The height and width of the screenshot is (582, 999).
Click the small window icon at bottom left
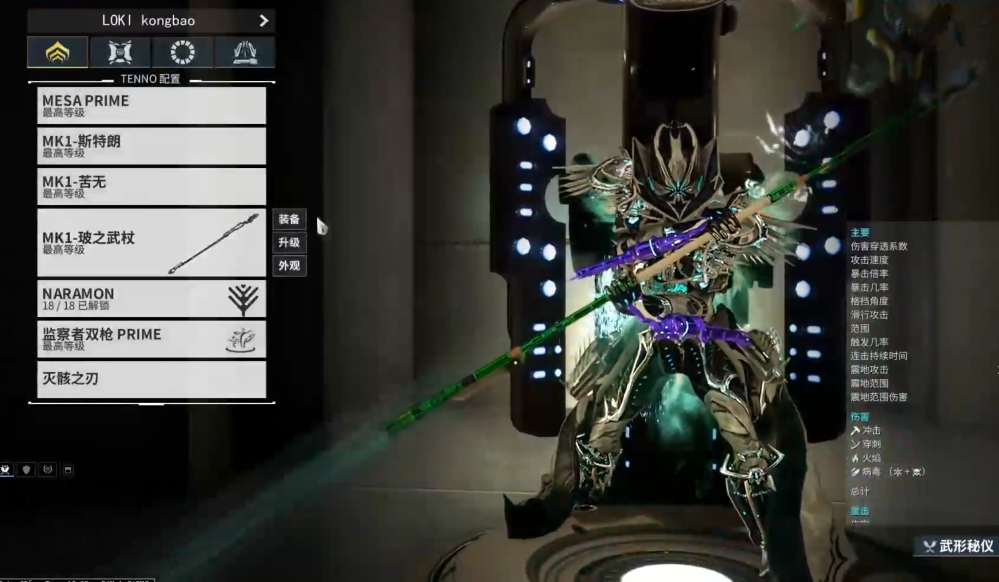click(68, 469)
